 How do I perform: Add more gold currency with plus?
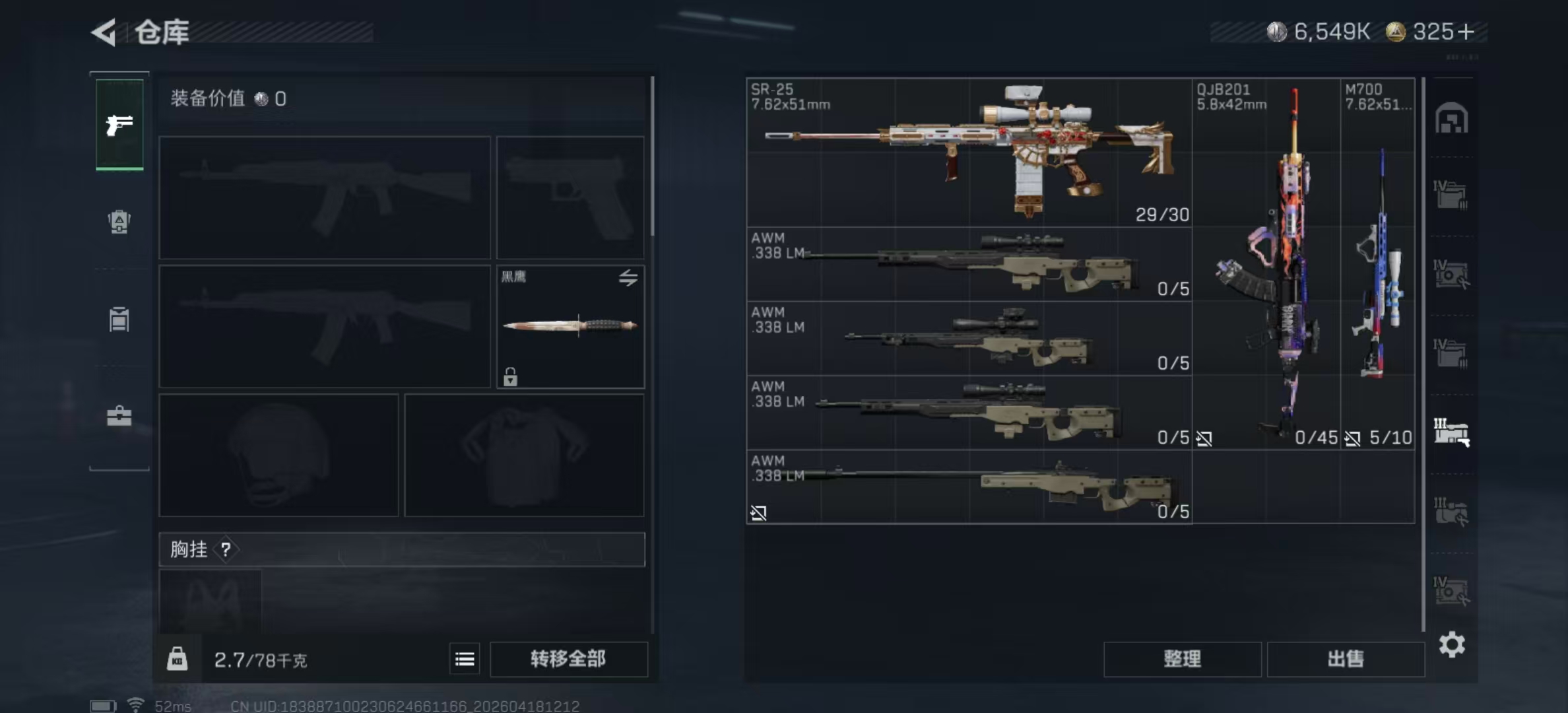tap(1466, 32)
